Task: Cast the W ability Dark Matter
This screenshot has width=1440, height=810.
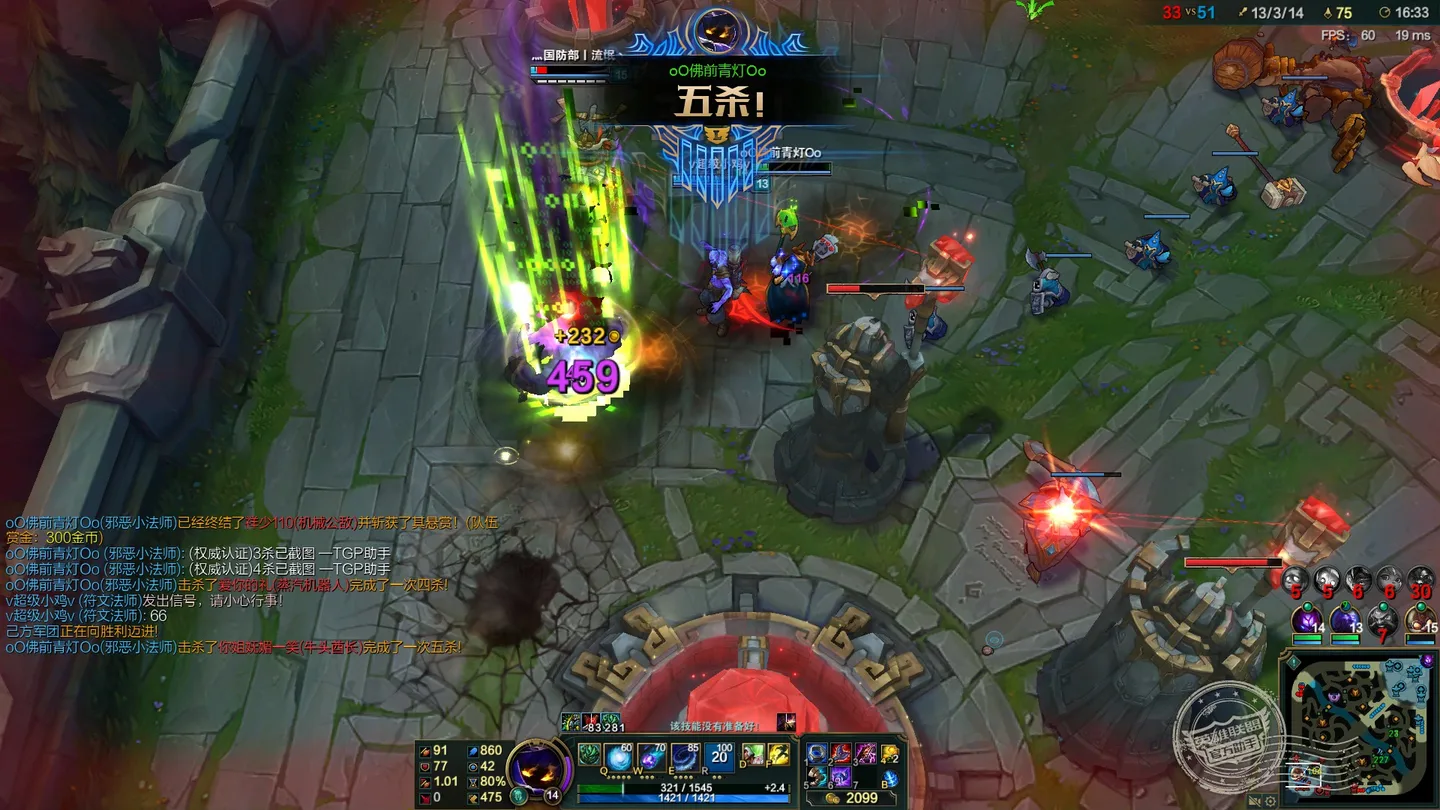Action: pyautogui.click(x=653, y=756)
